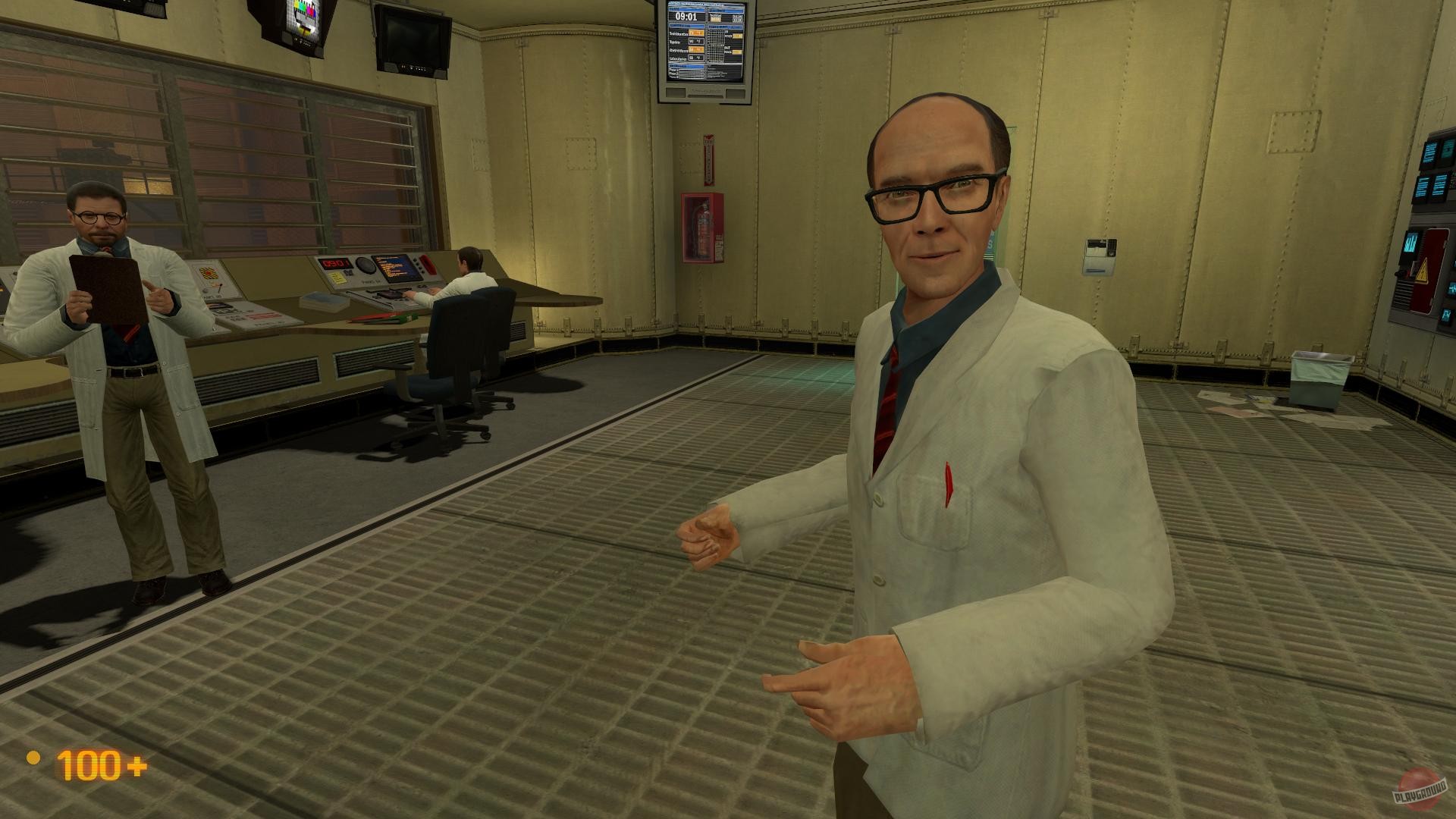Click the round radar dial on the console
This screenshot has width=1456, height=819.
click(x=366, y=264)
